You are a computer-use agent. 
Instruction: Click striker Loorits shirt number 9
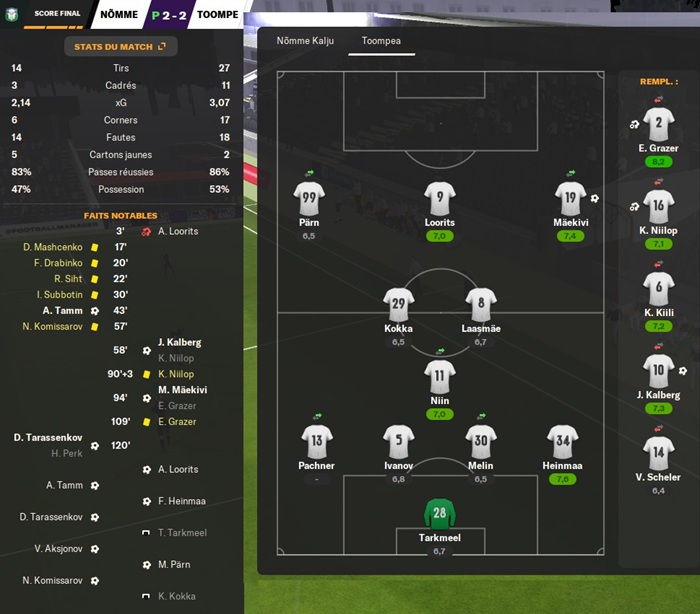coord(439,196)
